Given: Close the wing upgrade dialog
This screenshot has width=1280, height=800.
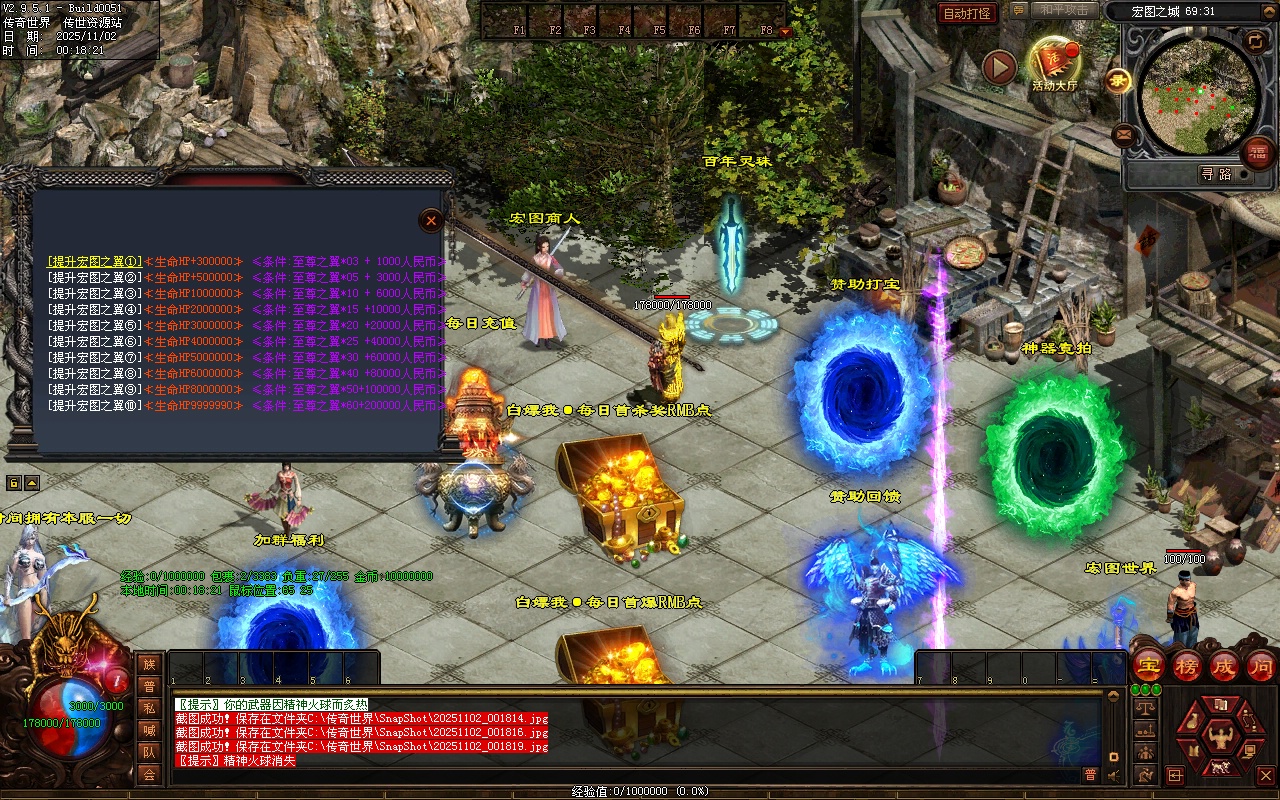Looking at the screenshot, I should (x=430, y=220).
